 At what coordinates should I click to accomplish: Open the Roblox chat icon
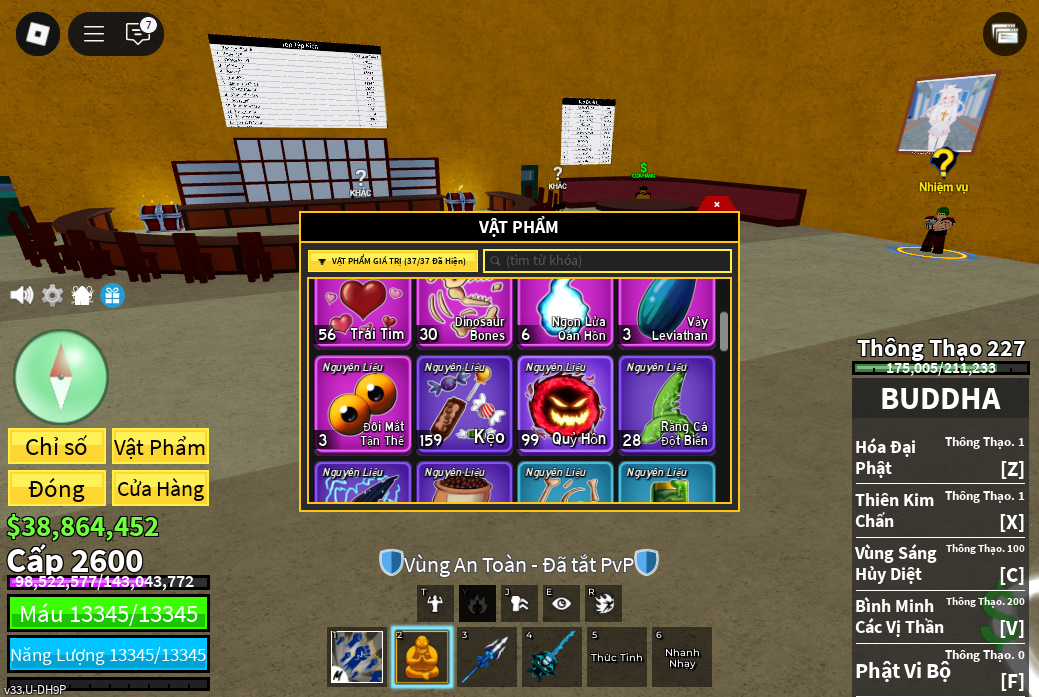138,34
